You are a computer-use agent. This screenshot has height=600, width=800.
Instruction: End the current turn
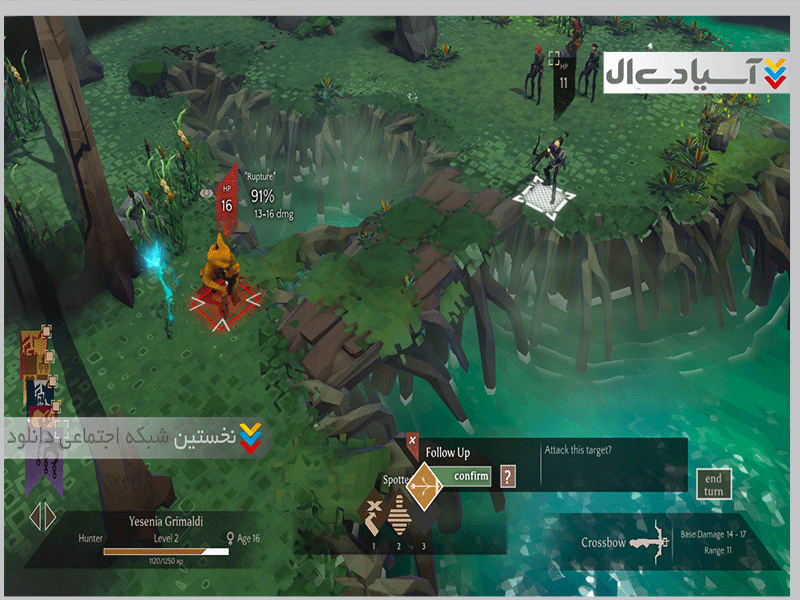[712, 485]
